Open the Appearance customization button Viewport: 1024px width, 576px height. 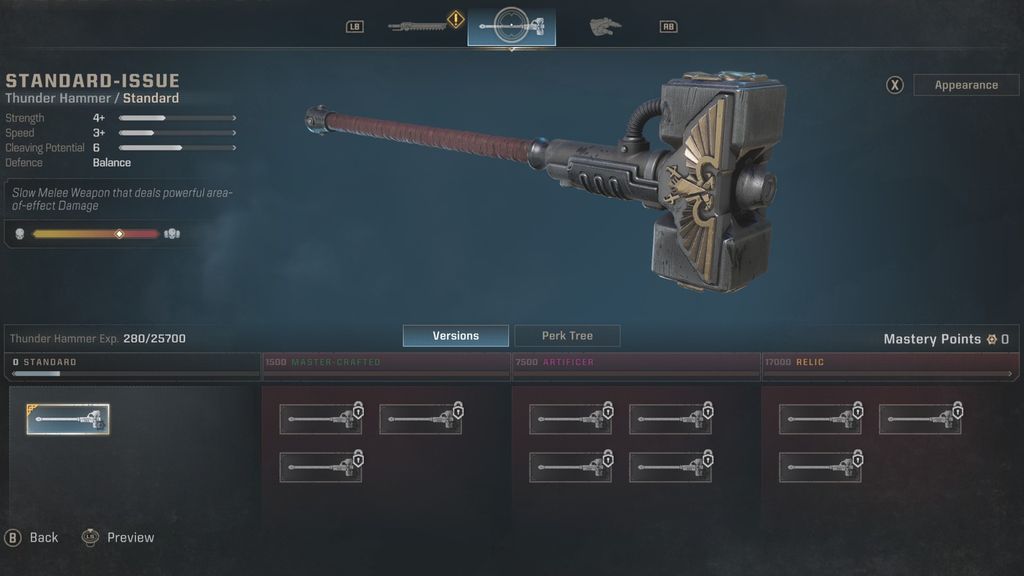click(965, 85)
